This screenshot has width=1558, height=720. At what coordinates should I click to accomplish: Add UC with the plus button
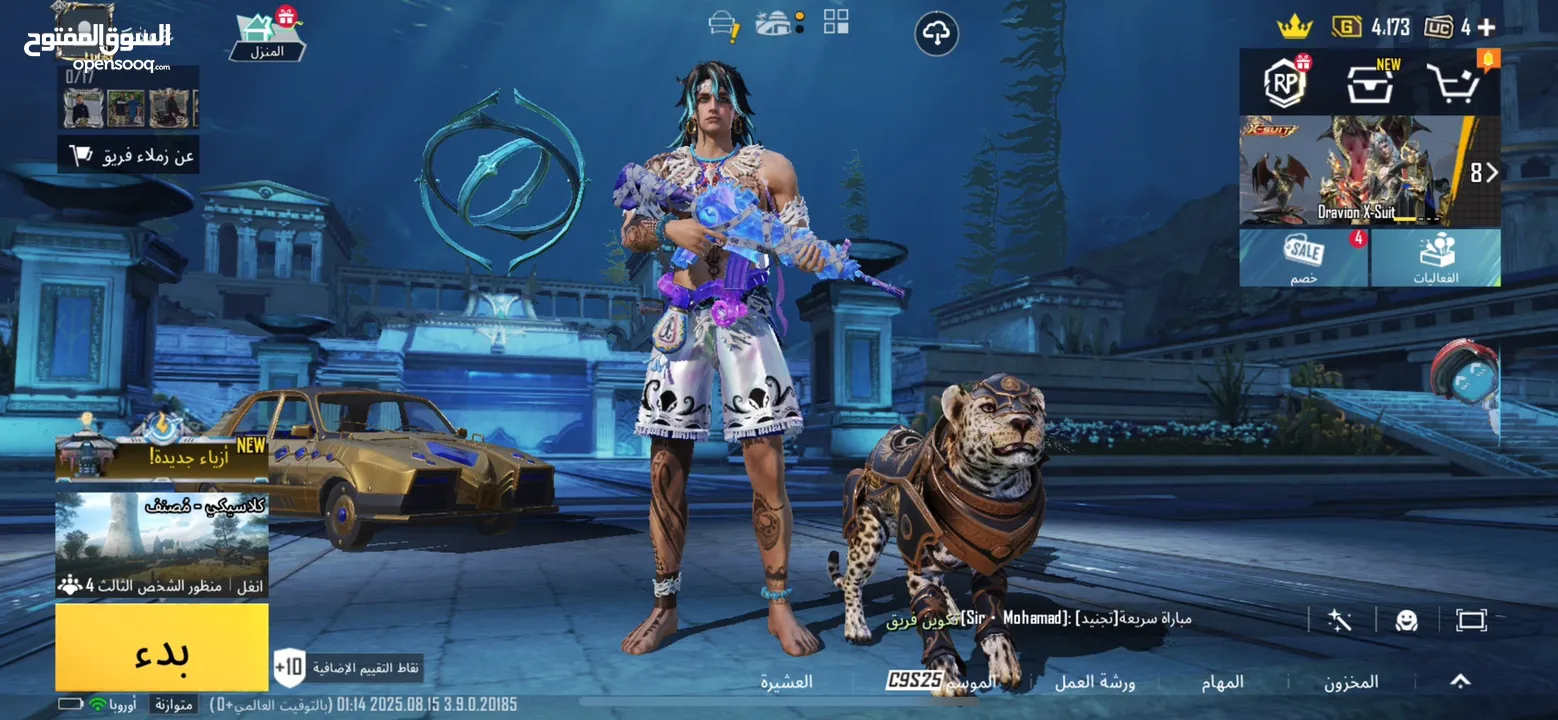1487,27
